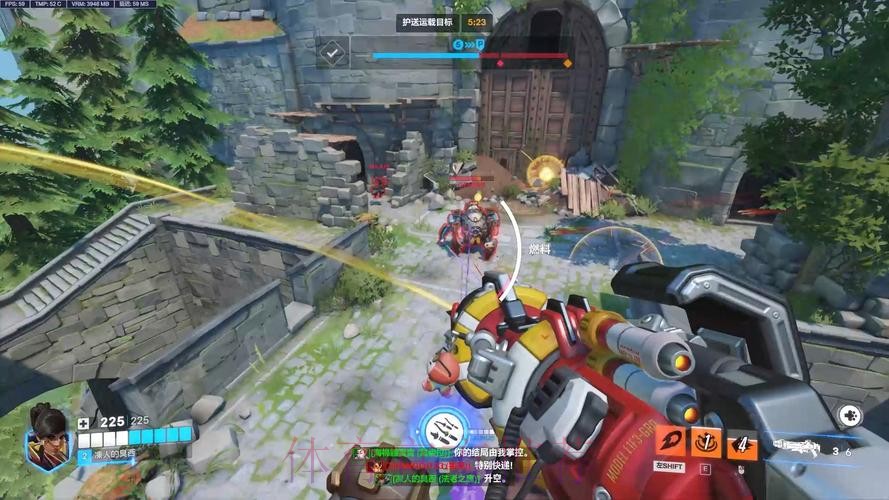Select the orange diamond endpoint marker
Viewport: 889px width, 500px height.
[567, 62]
